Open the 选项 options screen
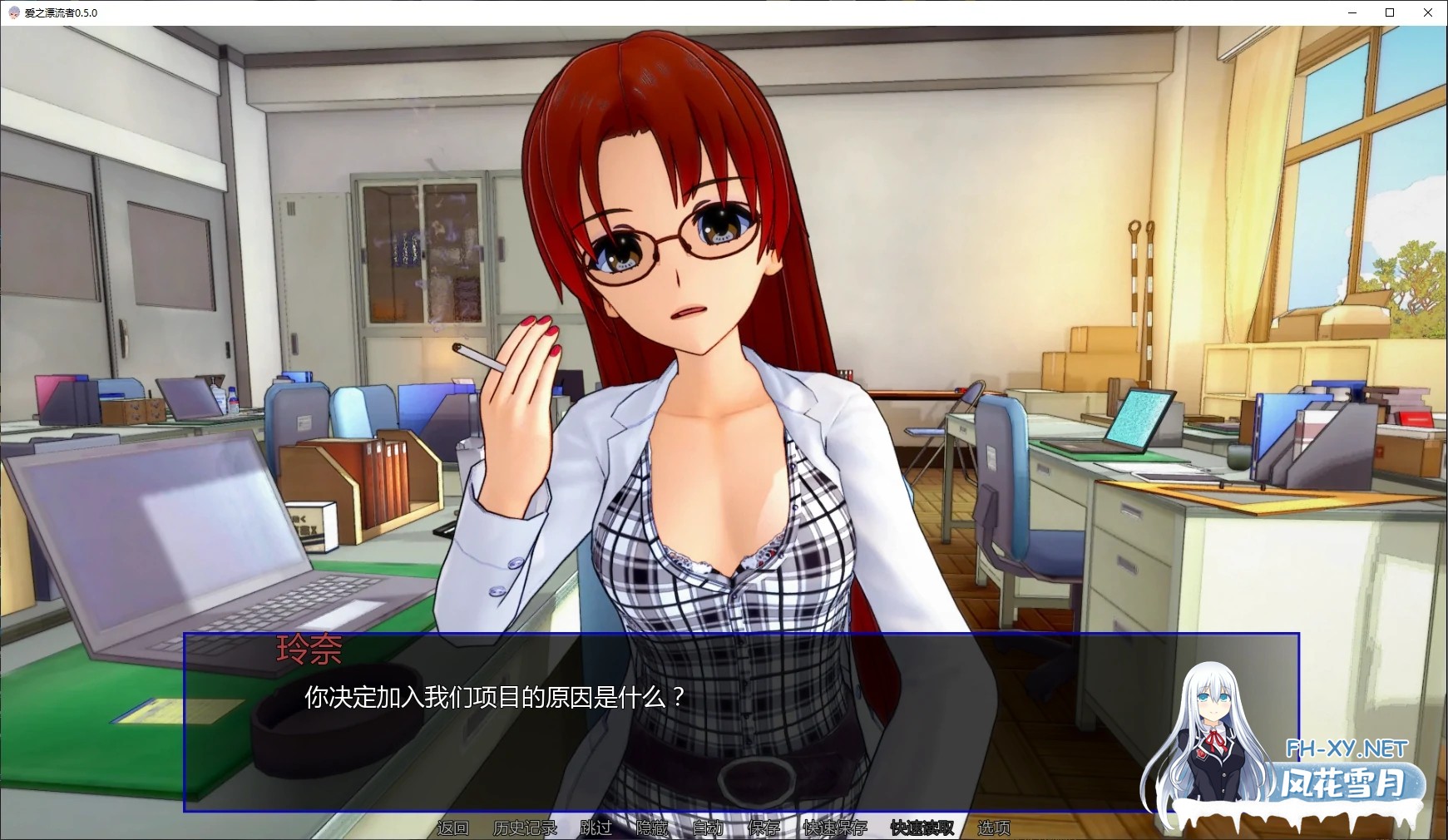This screenshot has width=1448, height=840. [993, 828]
